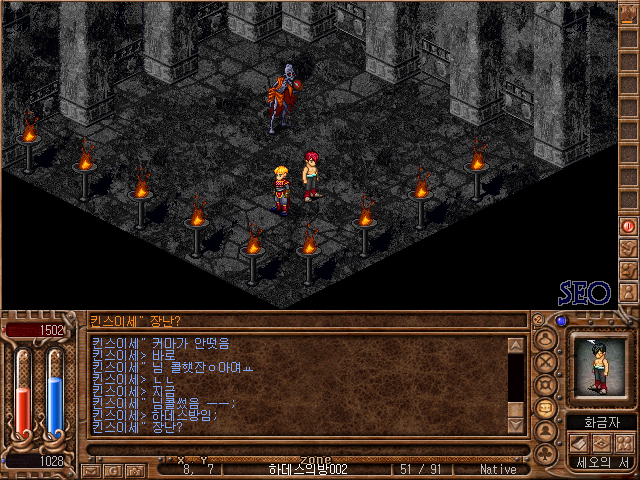
Task: Click the person bust round button
Action: tap(546, 433)
